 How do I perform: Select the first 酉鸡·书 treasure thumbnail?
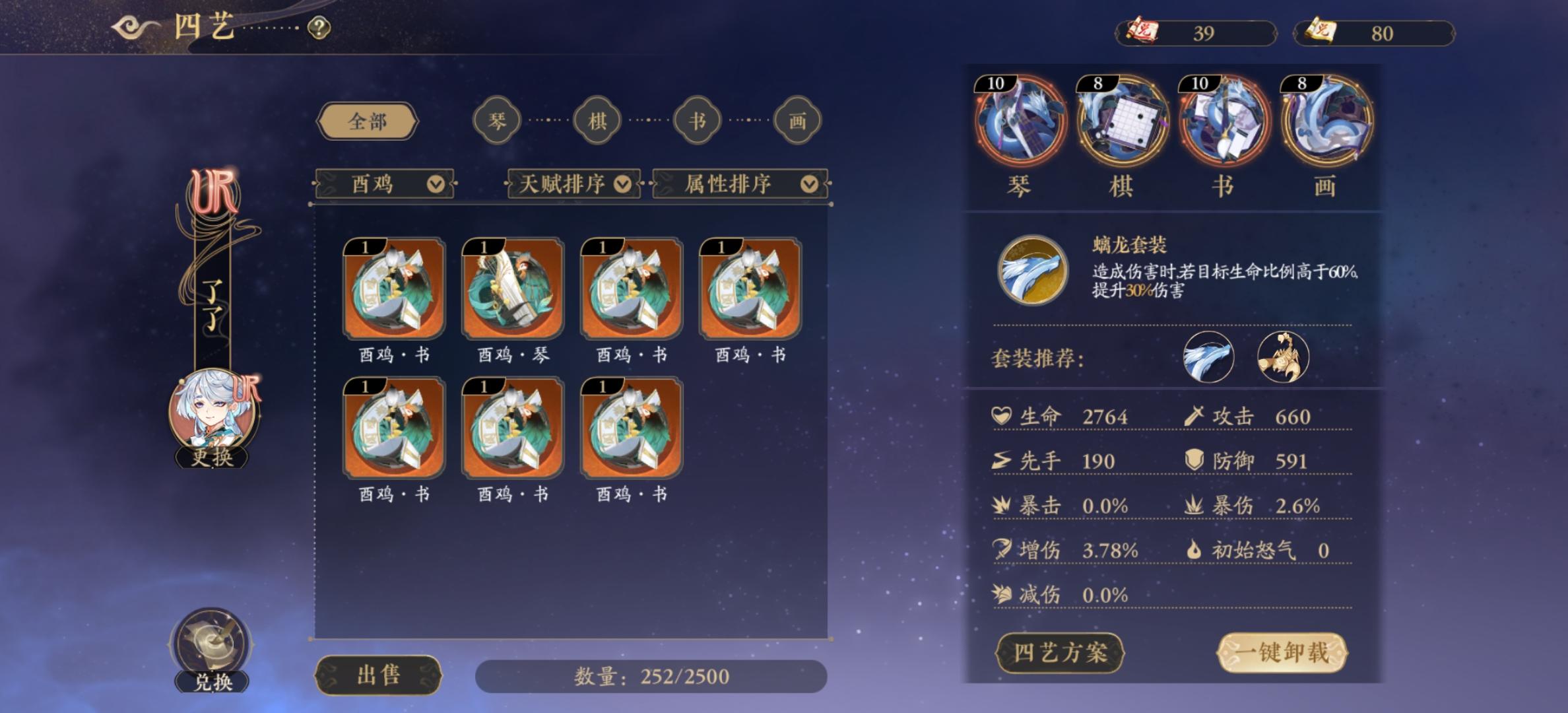pos(393,290)
